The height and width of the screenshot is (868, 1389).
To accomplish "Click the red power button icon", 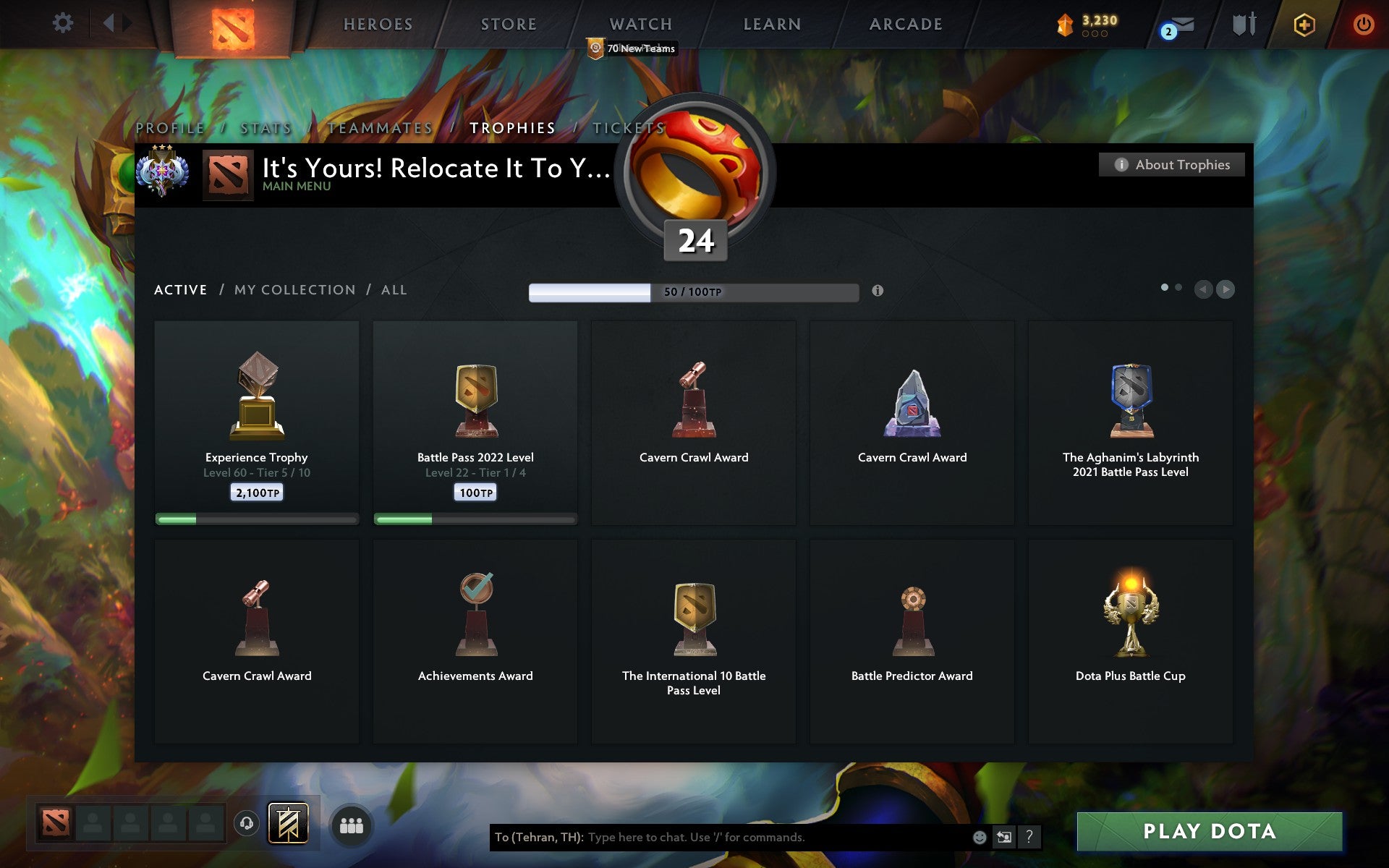I will [1362, 23].
